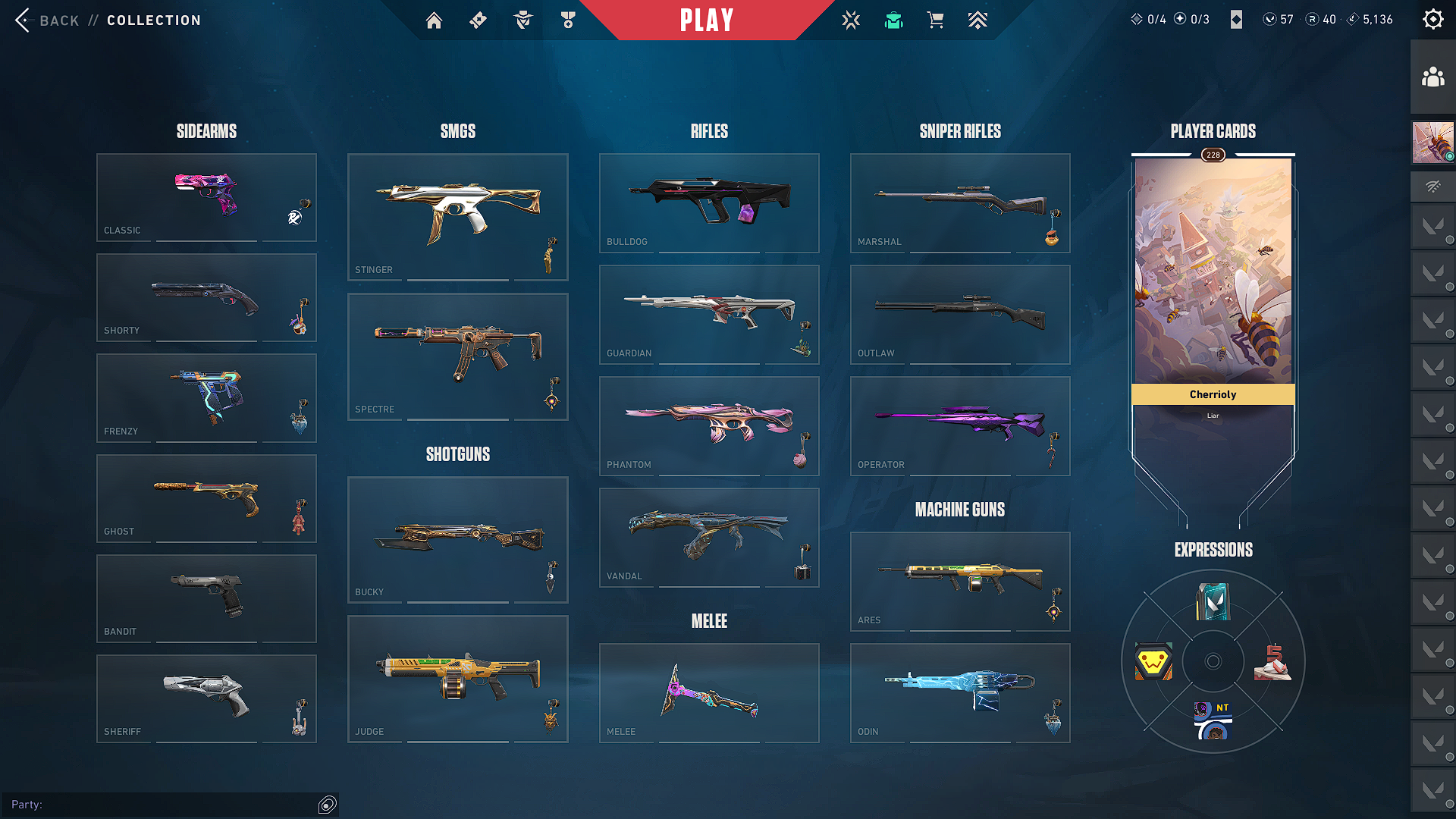Open the home screen icon
Screen dimensions: 1456x819
[x=434, y=20]
